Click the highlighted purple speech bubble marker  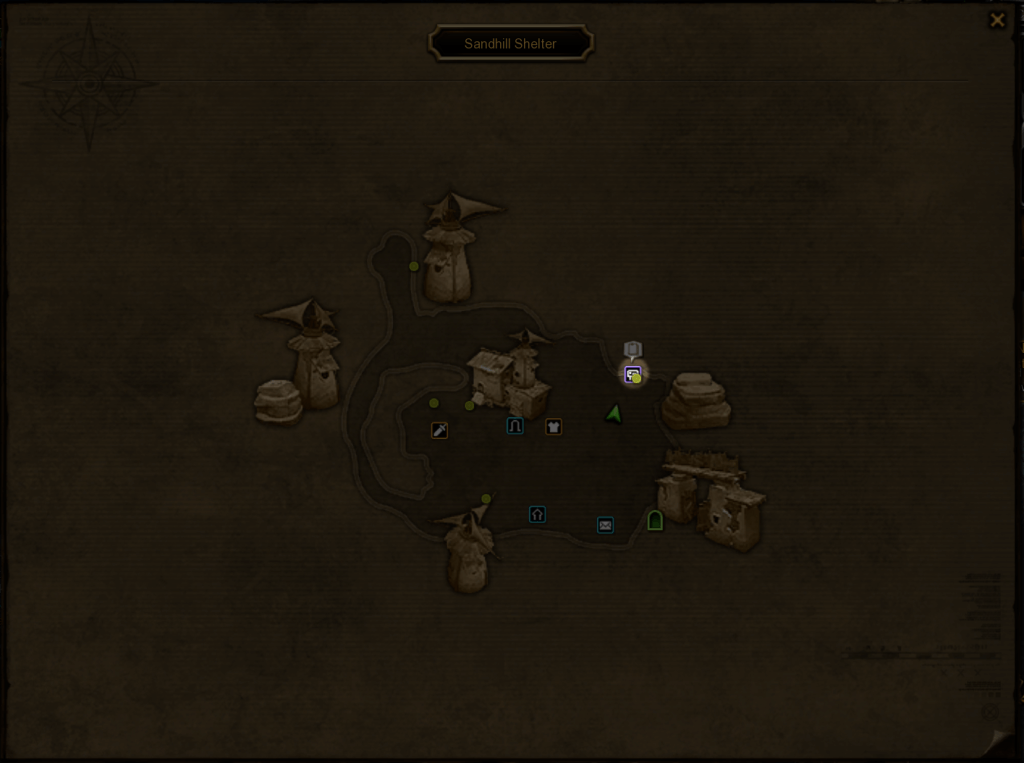[632, 375]
